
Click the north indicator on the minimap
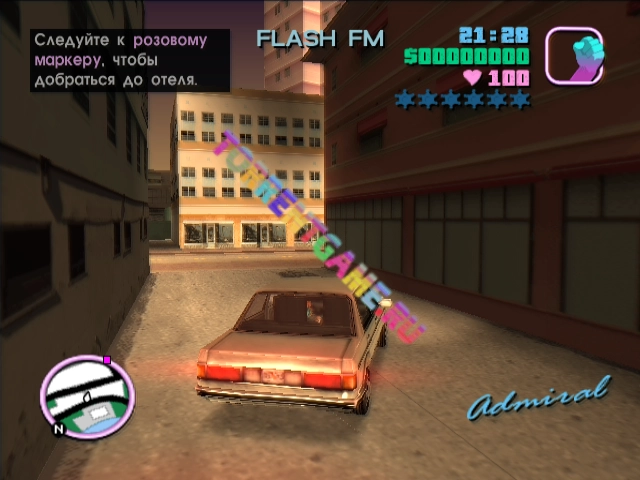tap(59, 431)
